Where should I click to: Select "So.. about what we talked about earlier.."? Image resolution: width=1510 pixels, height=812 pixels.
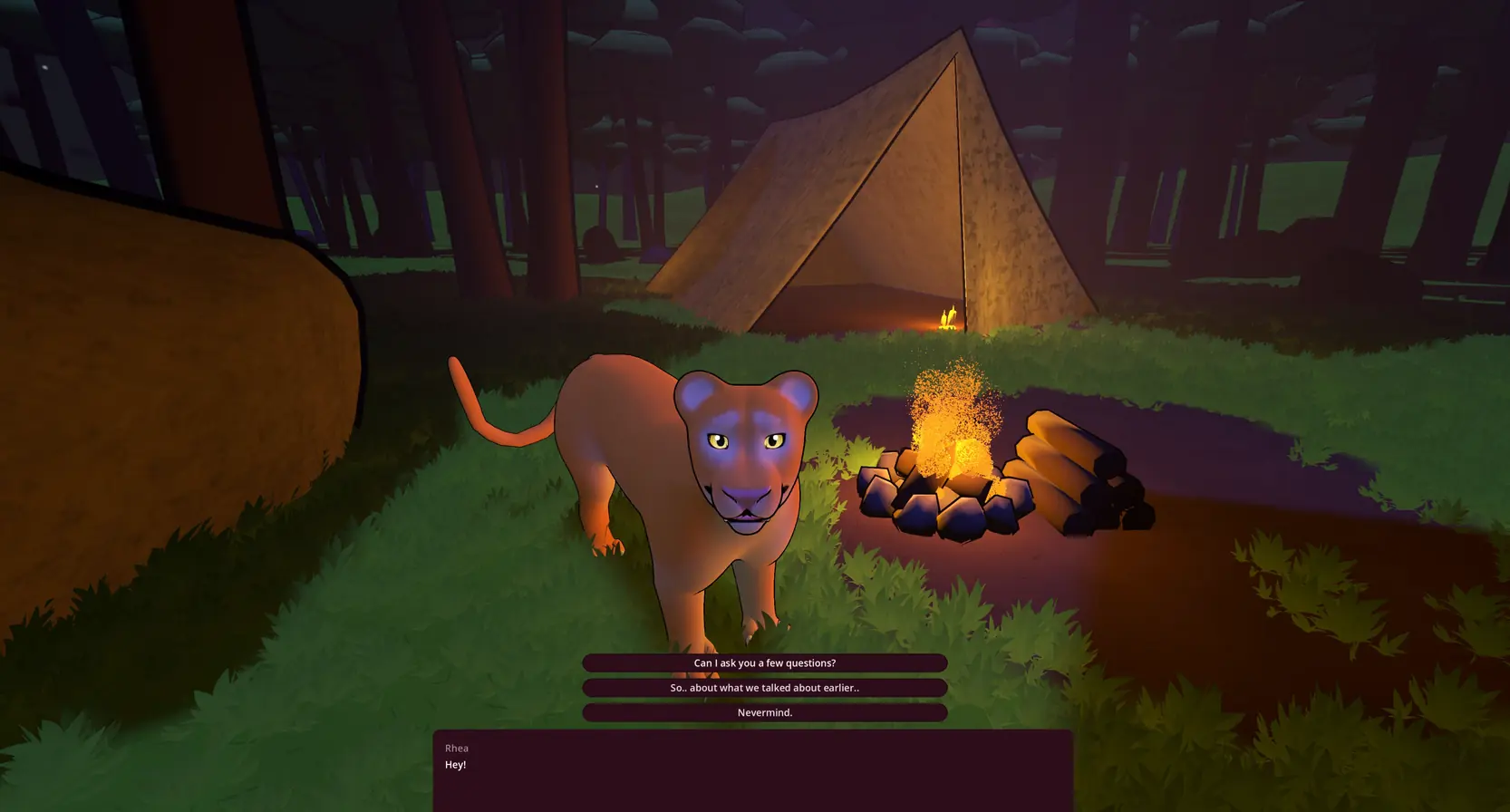[764, 688]
